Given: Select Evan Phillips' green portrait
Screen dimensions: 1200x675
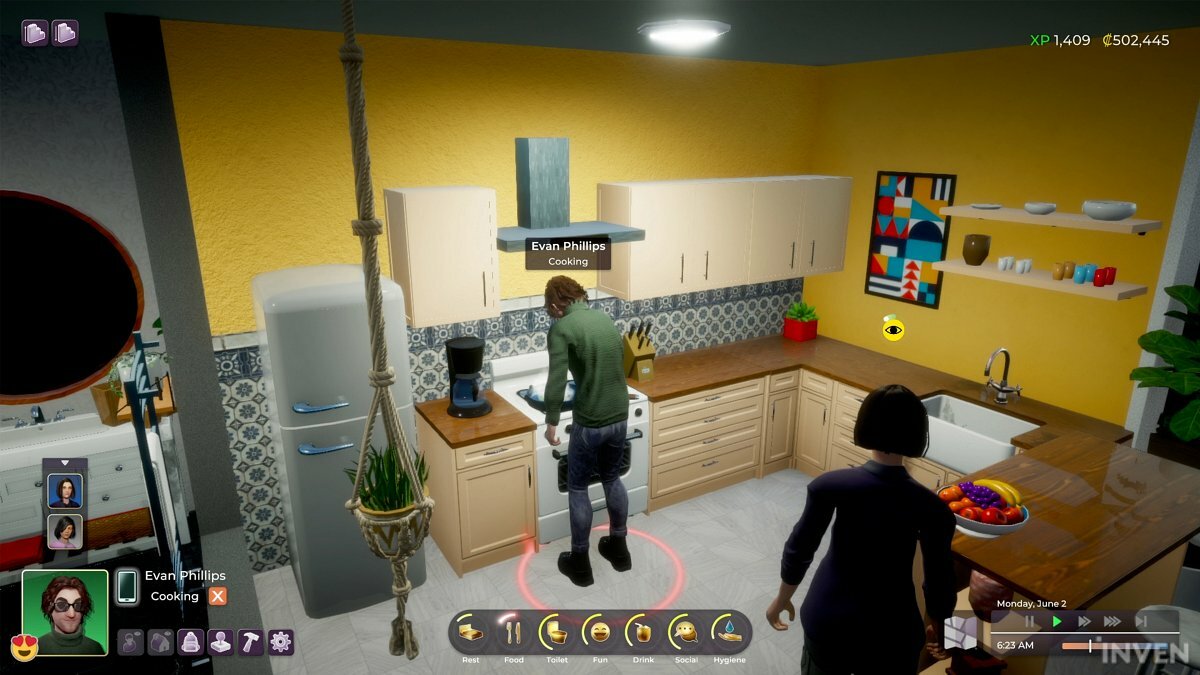Looking at the screenshot, I should point(65,612).
